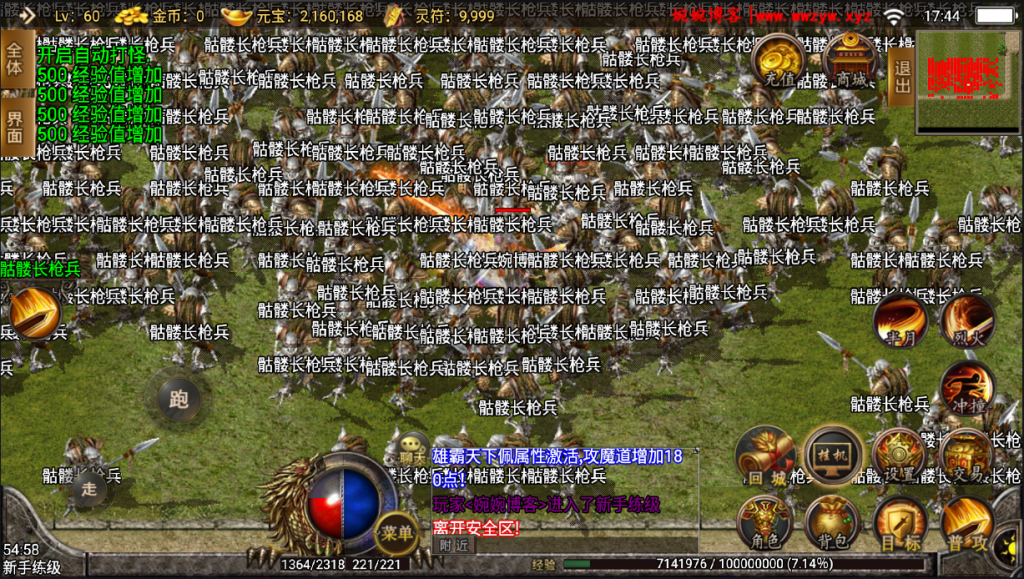Perform the 普攻 normal attack
Screen dimensions: 1024x579
967,523
